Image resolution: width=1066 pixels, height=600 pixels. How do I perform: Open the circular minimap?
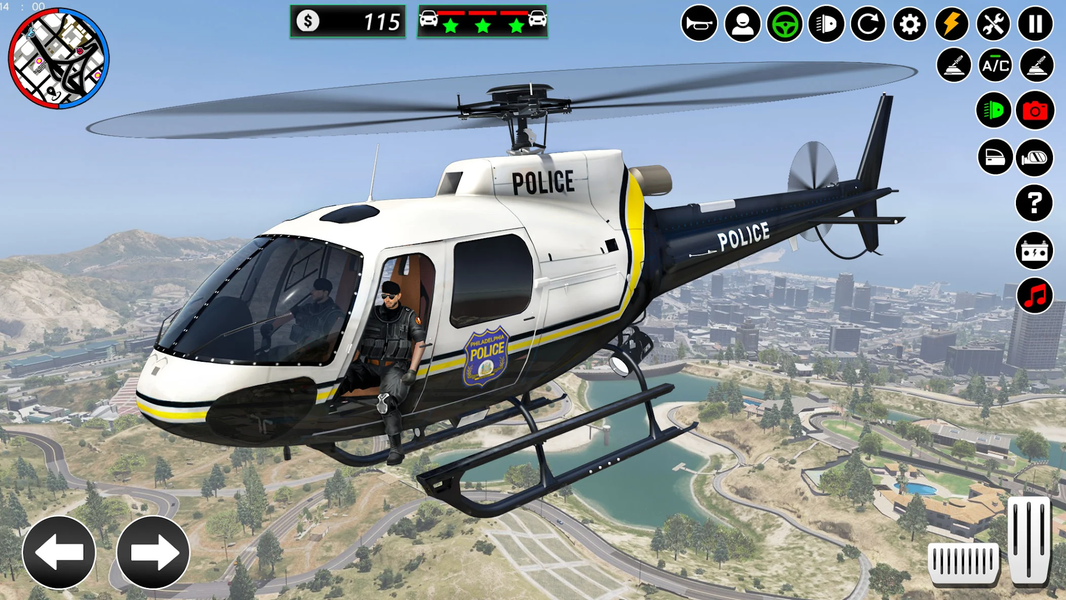pyautogui.click(x=58, y=59)
